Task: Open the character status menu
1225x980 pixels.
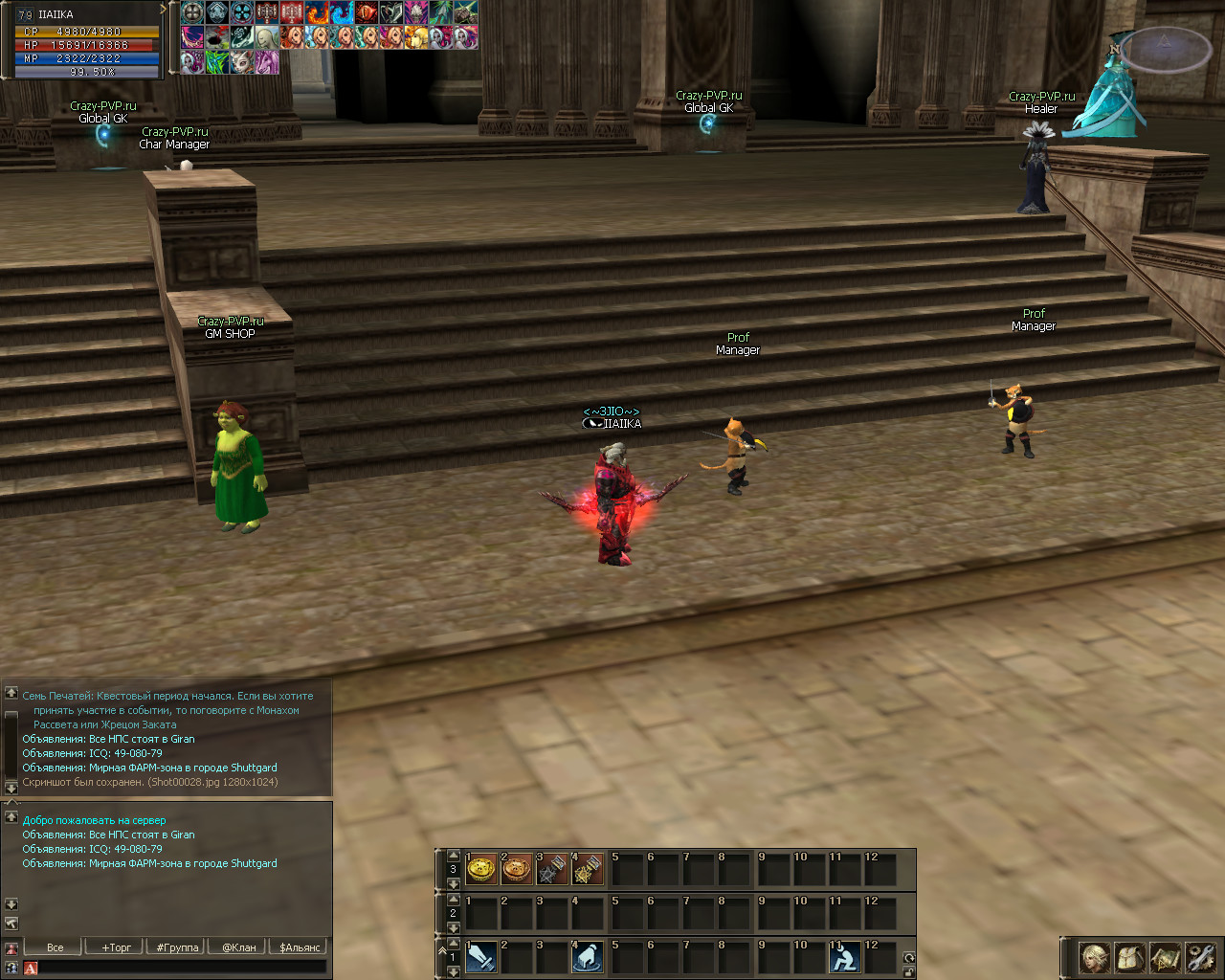Action: coord(1095,957)
